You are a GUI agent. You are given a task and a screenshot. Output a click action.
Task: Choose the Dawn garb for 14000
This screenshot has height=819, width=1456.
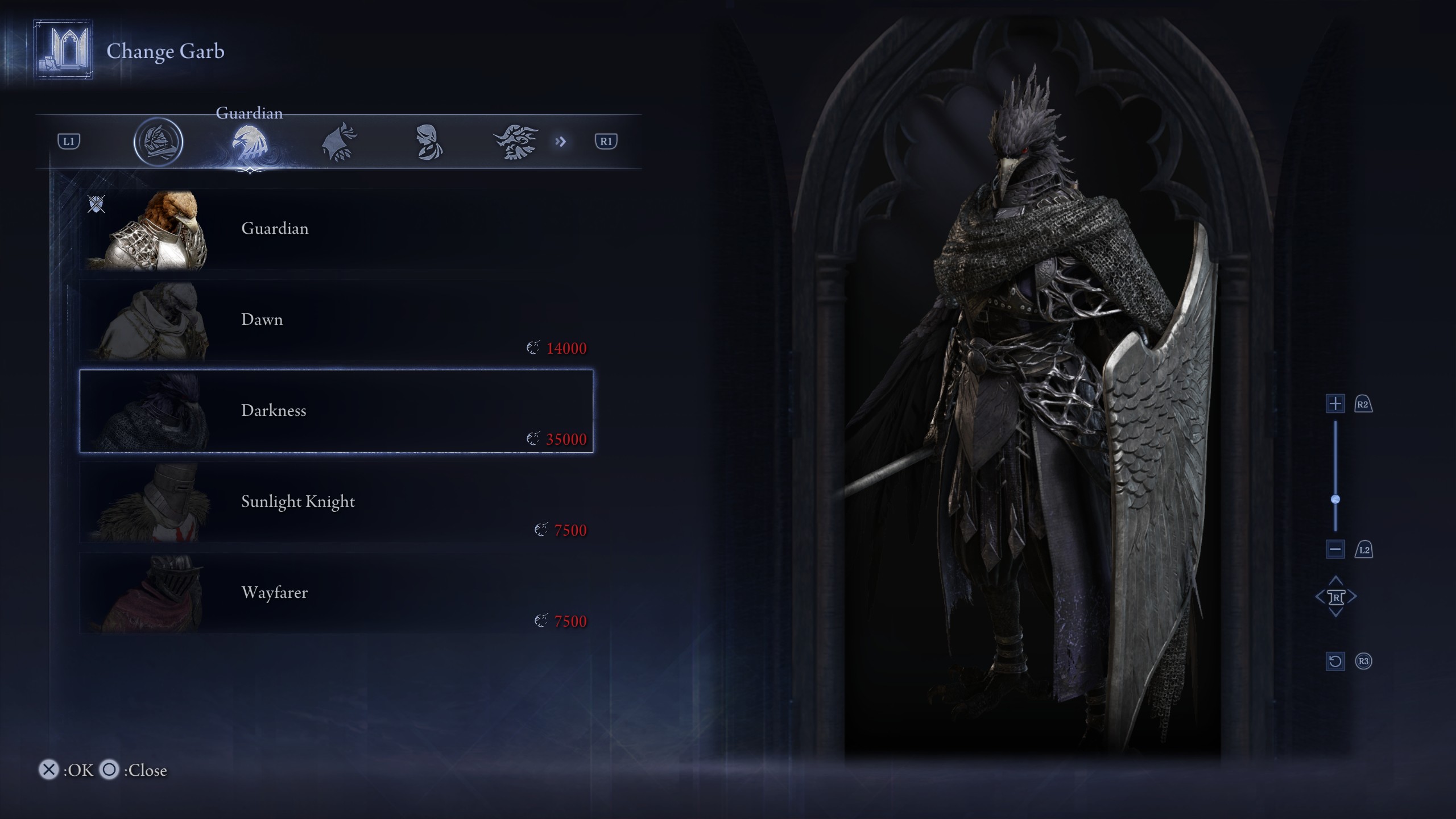pyautogui.click(x=336, y=320)
